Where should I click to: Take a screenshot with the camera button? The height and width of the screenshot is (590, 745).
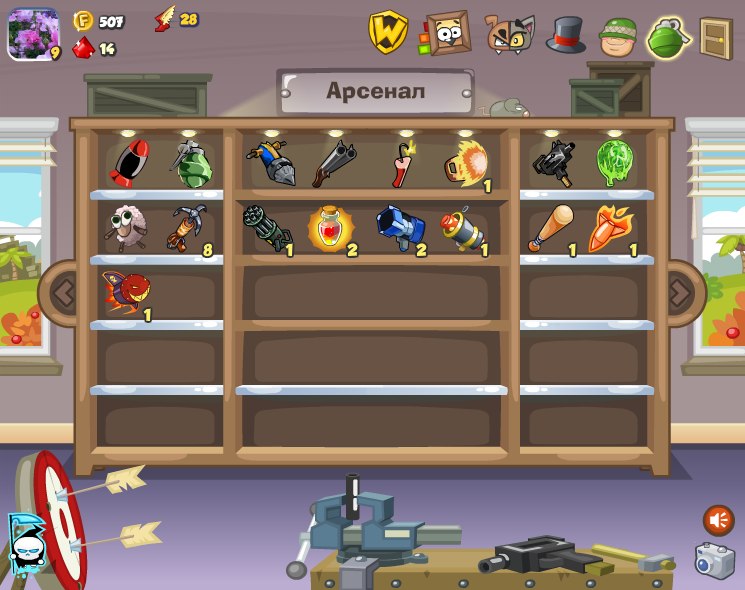coord(715,560)
